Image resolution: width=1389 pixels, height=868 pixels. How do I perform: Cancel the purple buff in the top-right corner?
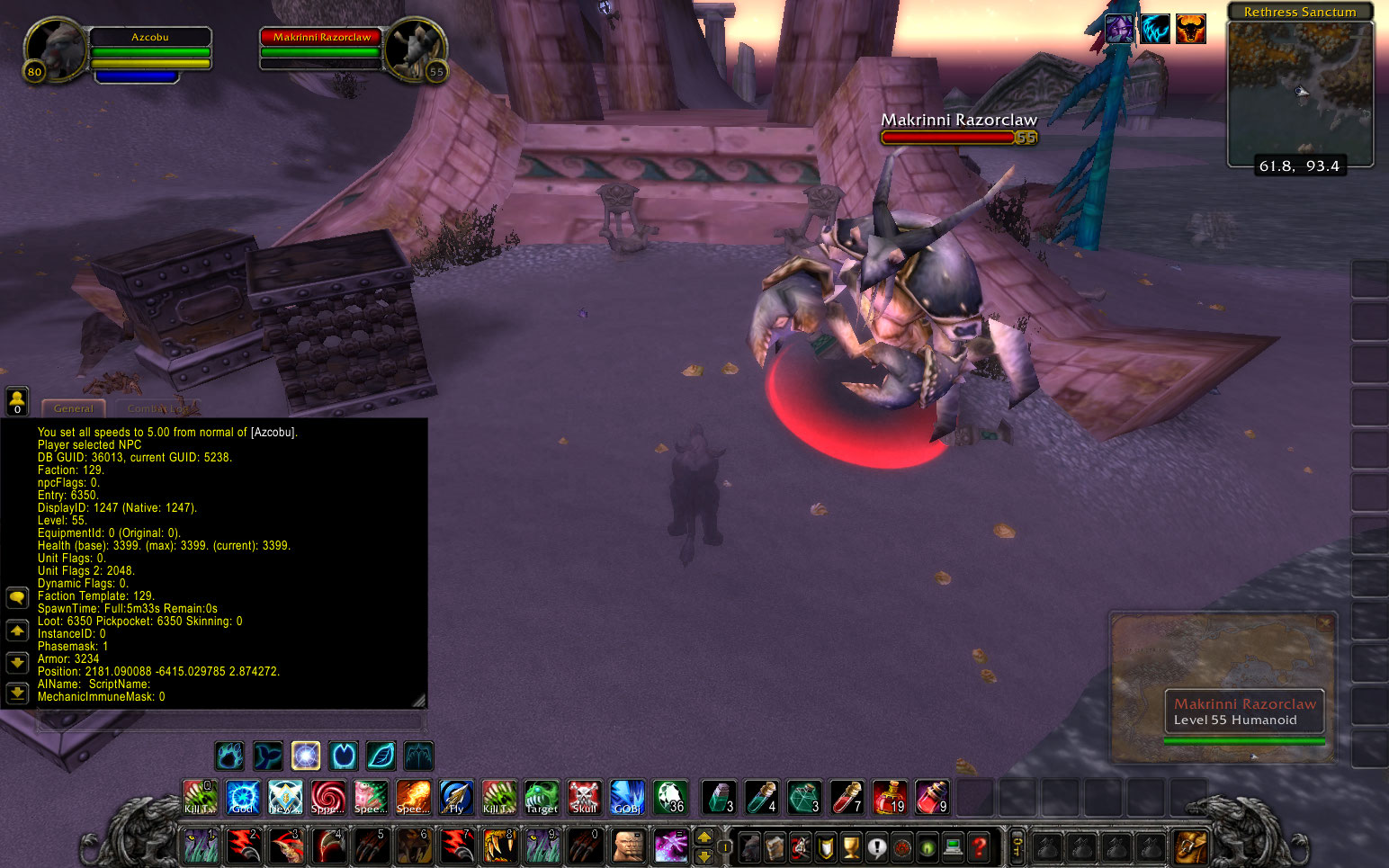[1119, 29]
